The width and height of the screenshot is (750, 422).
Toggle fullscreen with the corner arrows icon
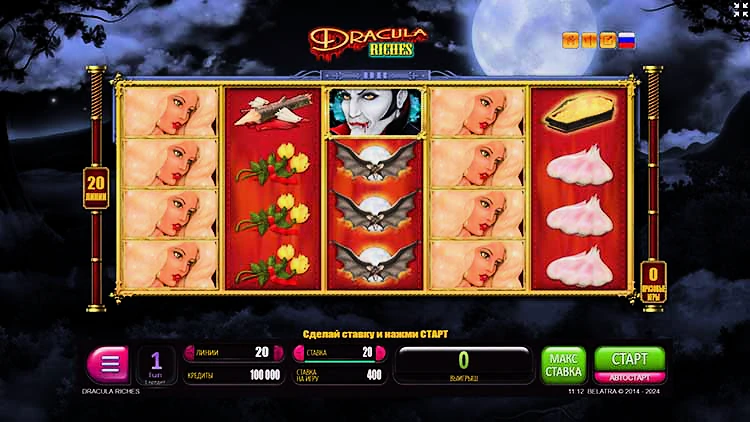[738, 10]
